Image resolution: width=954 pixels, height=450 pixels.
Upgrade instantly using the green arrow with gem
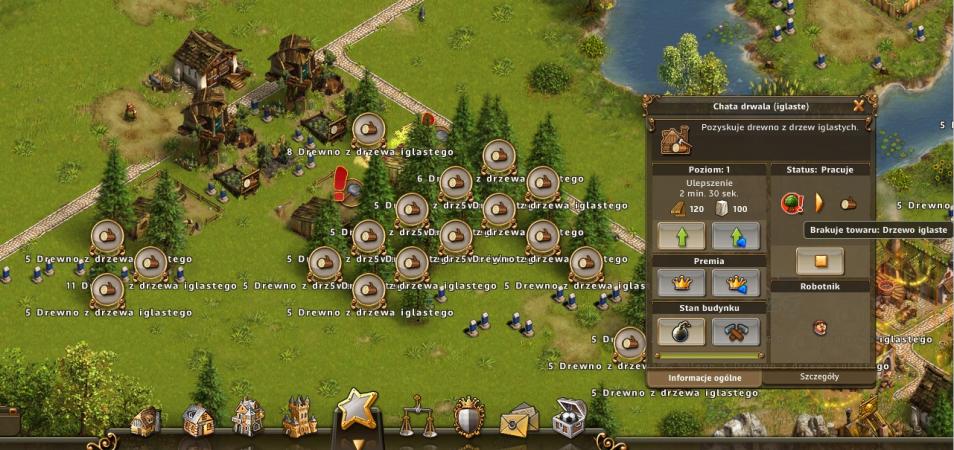(x=736, y=236)
